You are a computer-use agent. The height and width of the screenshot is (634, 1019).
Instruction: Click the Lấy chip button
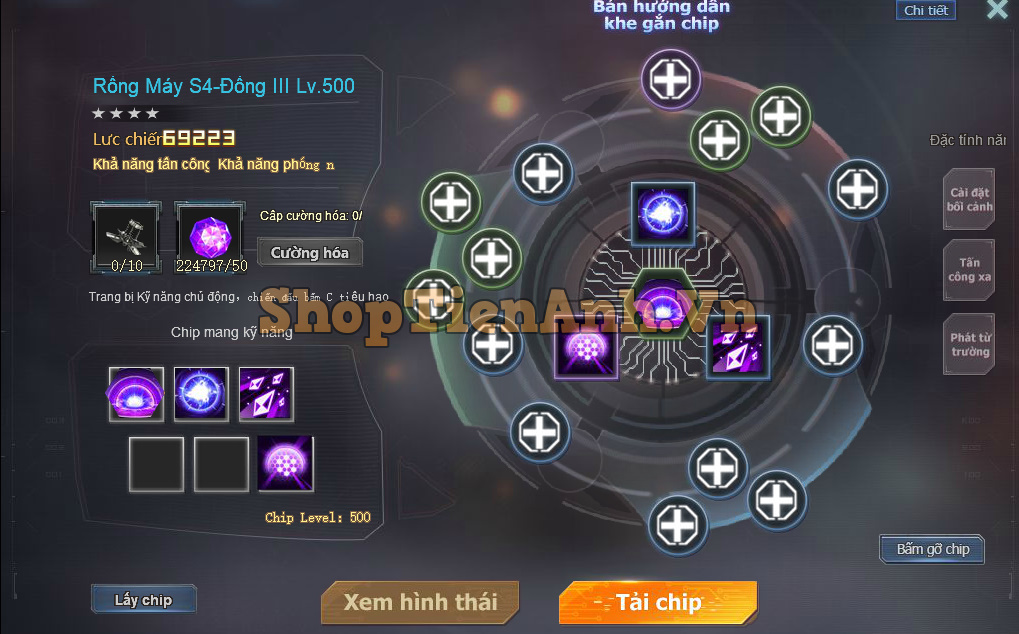[x=143, y=600]
